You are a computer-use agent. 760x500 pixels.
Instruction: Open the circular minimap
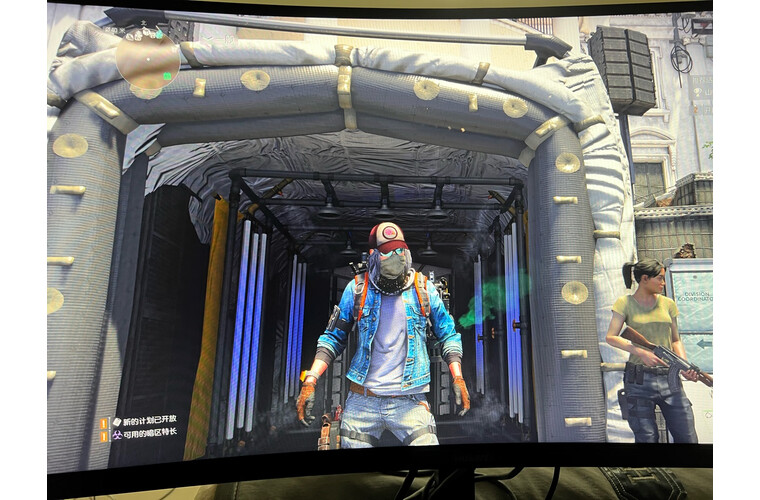(147, 60)
